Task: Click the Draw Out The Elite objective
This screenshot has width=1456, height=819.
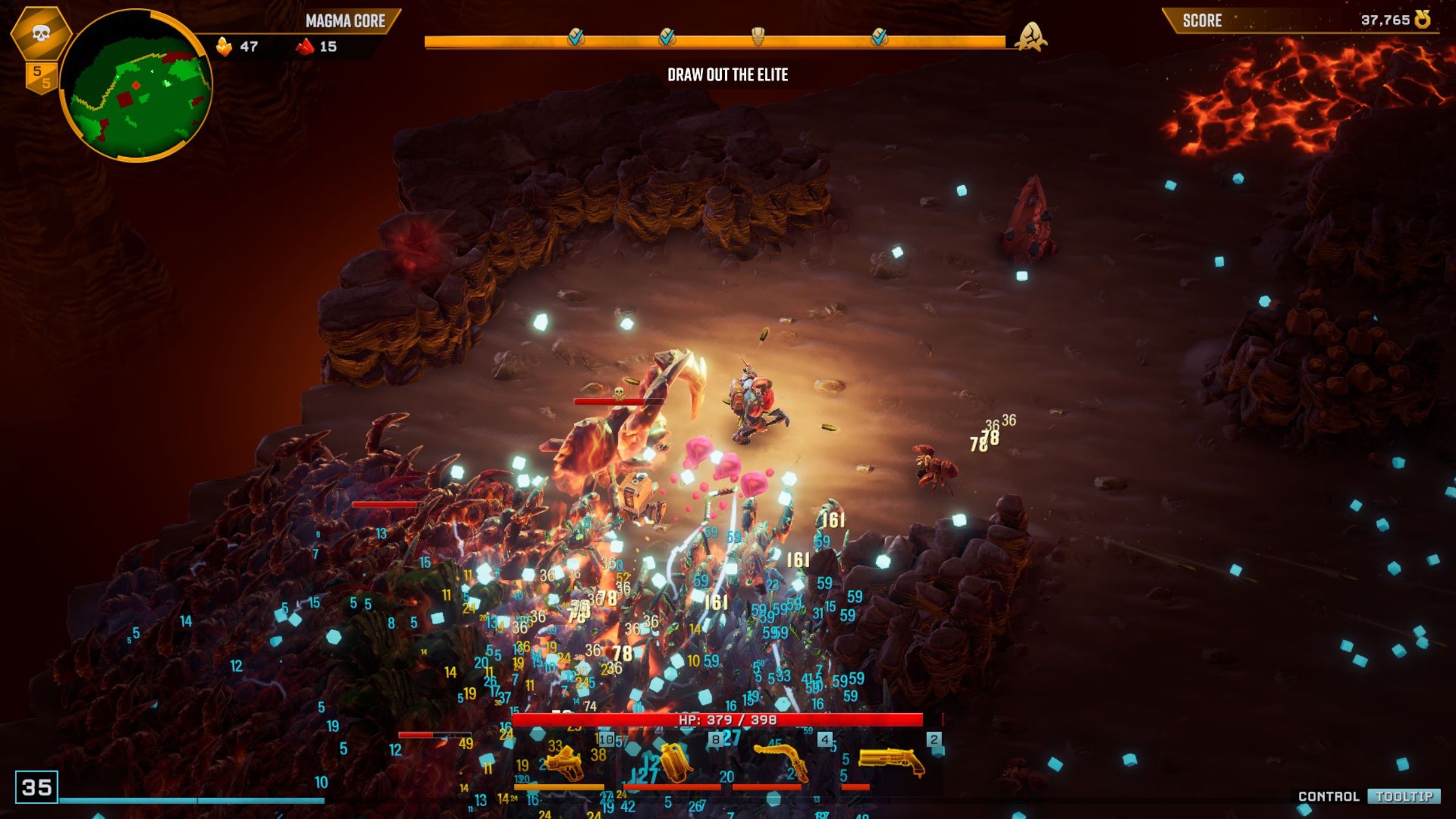Action: tap(727, 75)
